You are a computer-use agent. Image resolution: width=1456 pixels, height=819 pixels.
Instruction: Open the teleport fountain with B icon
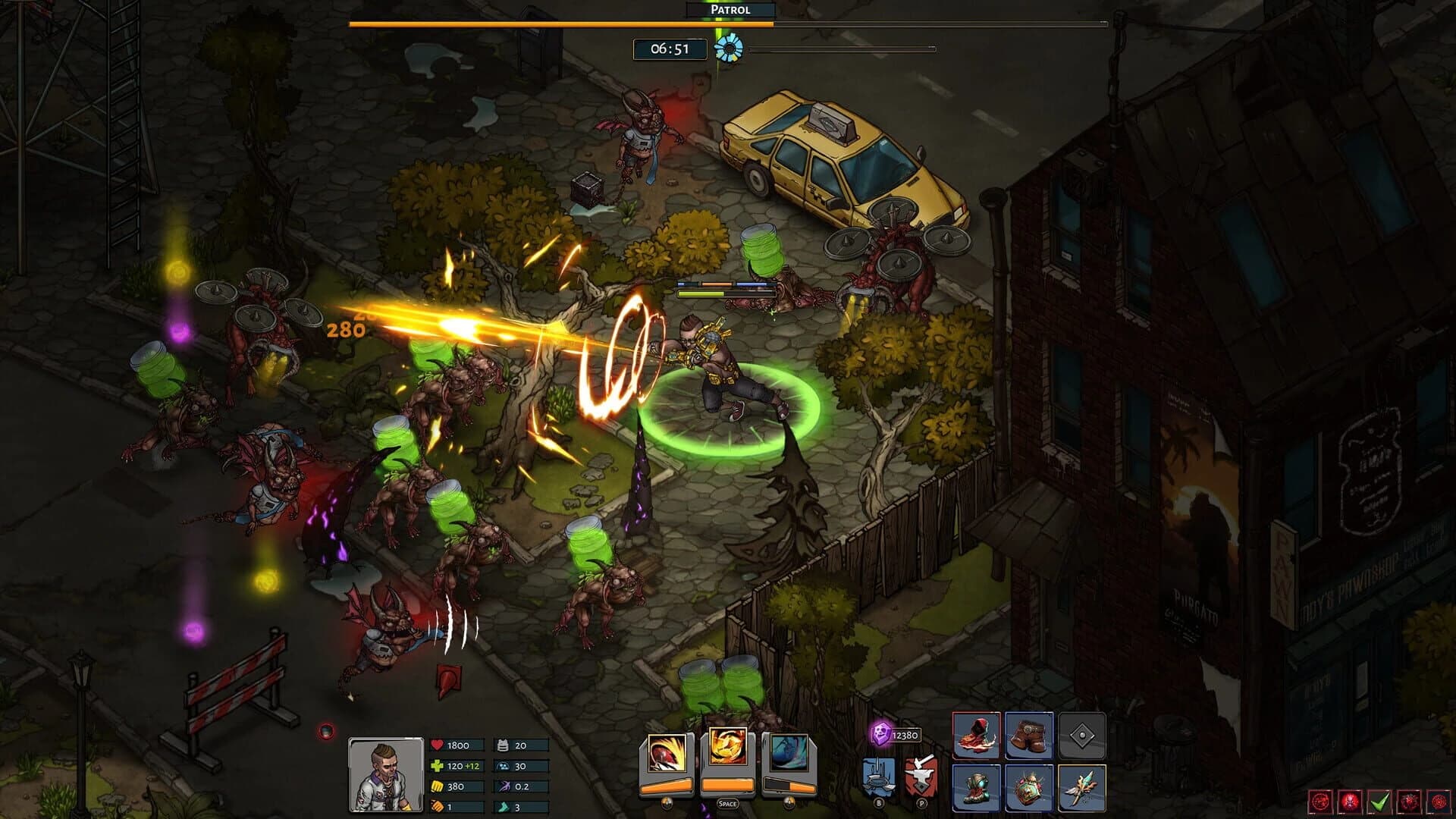click(879, 777)
